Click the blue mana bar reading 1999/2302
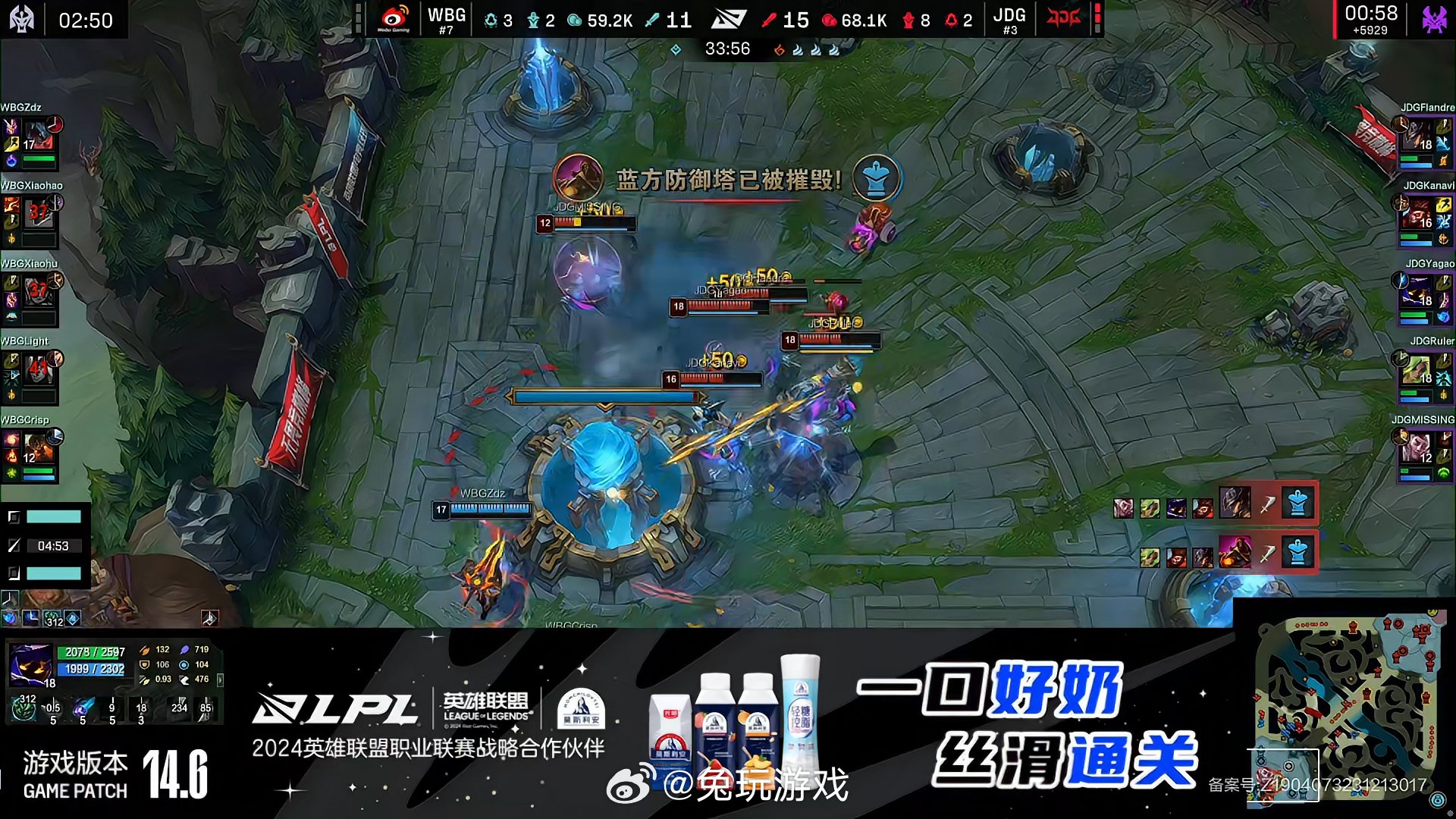Screen dimensions: 1456x819 point(91,670)
